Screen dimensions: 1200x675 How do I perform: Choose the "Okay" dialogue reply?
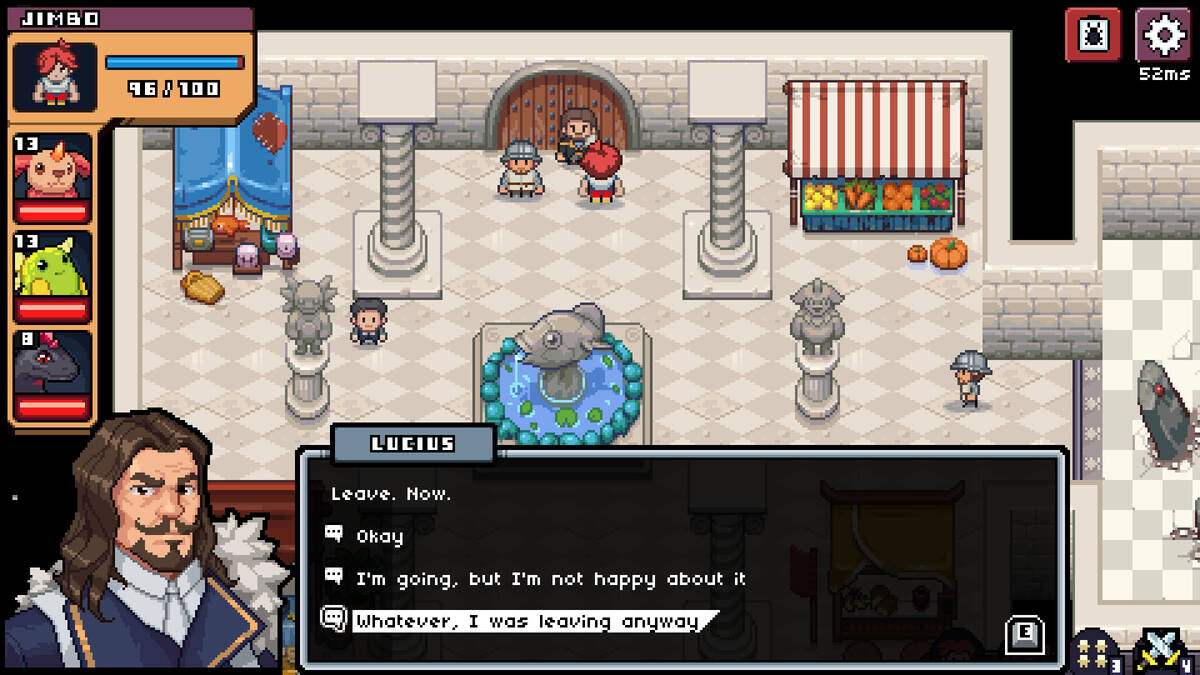click(x=380, y=537)
